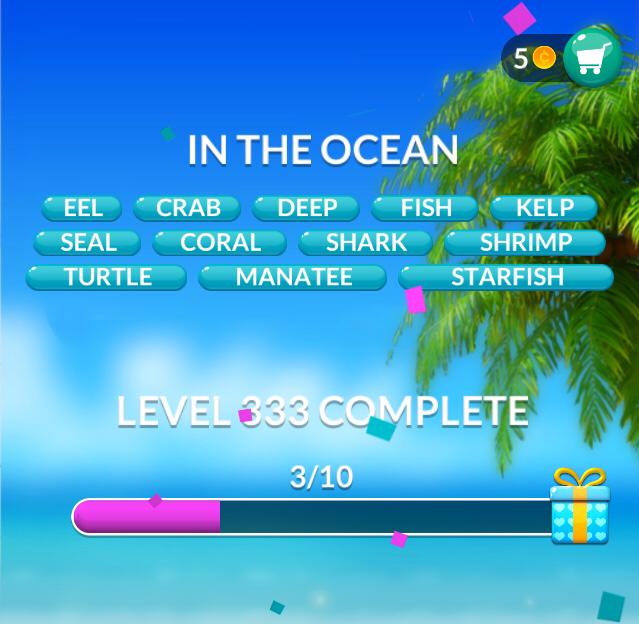Open the shop via the cart icon
This screenshot has height=624, width=639.
tap(592, 59)
